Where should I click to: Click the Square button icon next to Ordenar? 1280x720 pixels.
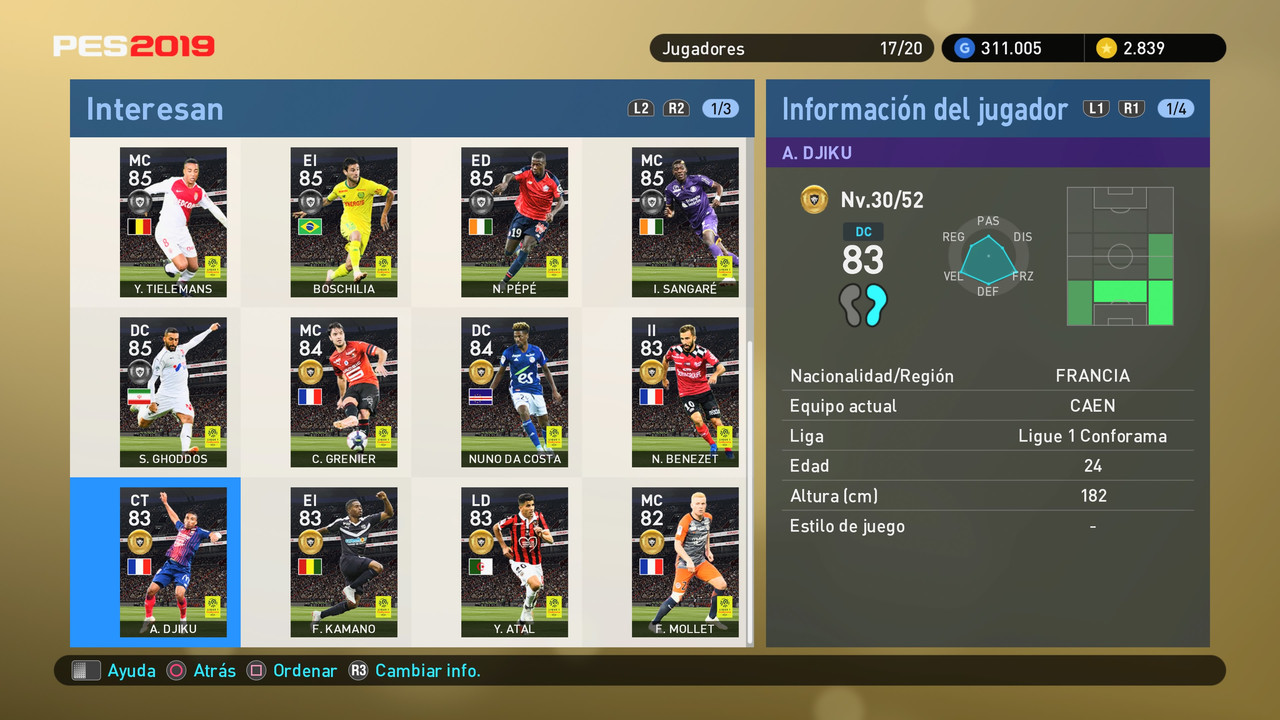[254, 671]
